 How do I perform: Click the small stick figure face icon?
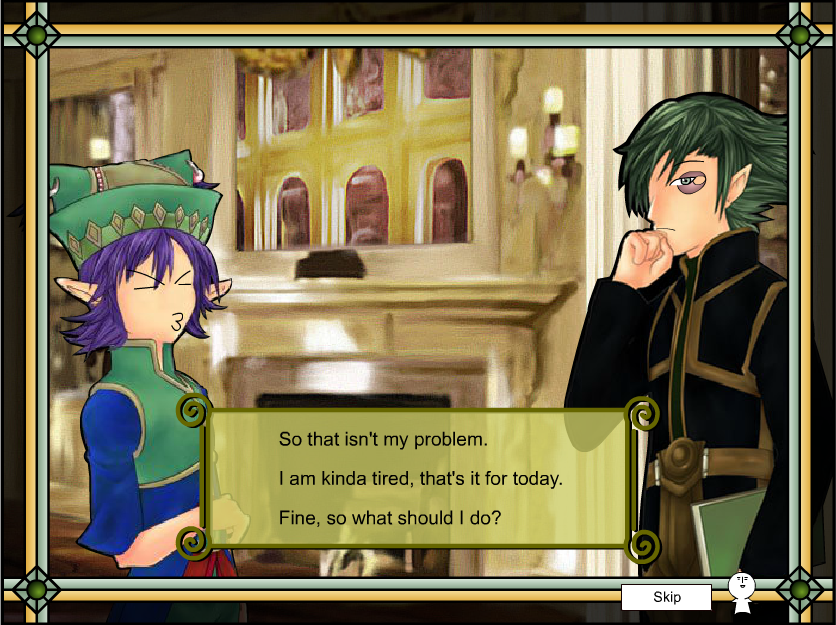(741, 591)
